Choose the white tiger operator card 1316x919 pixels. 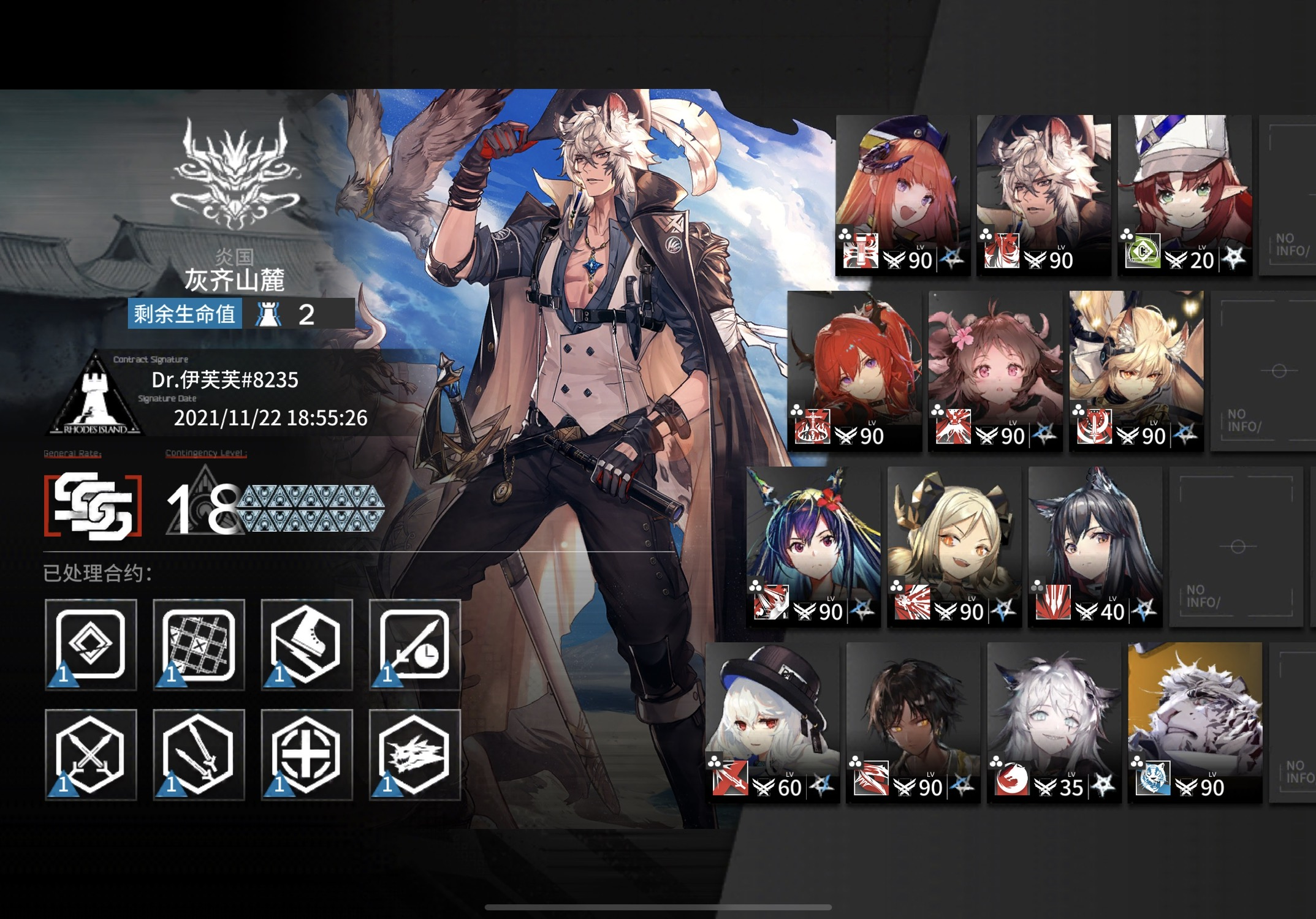1195,722
